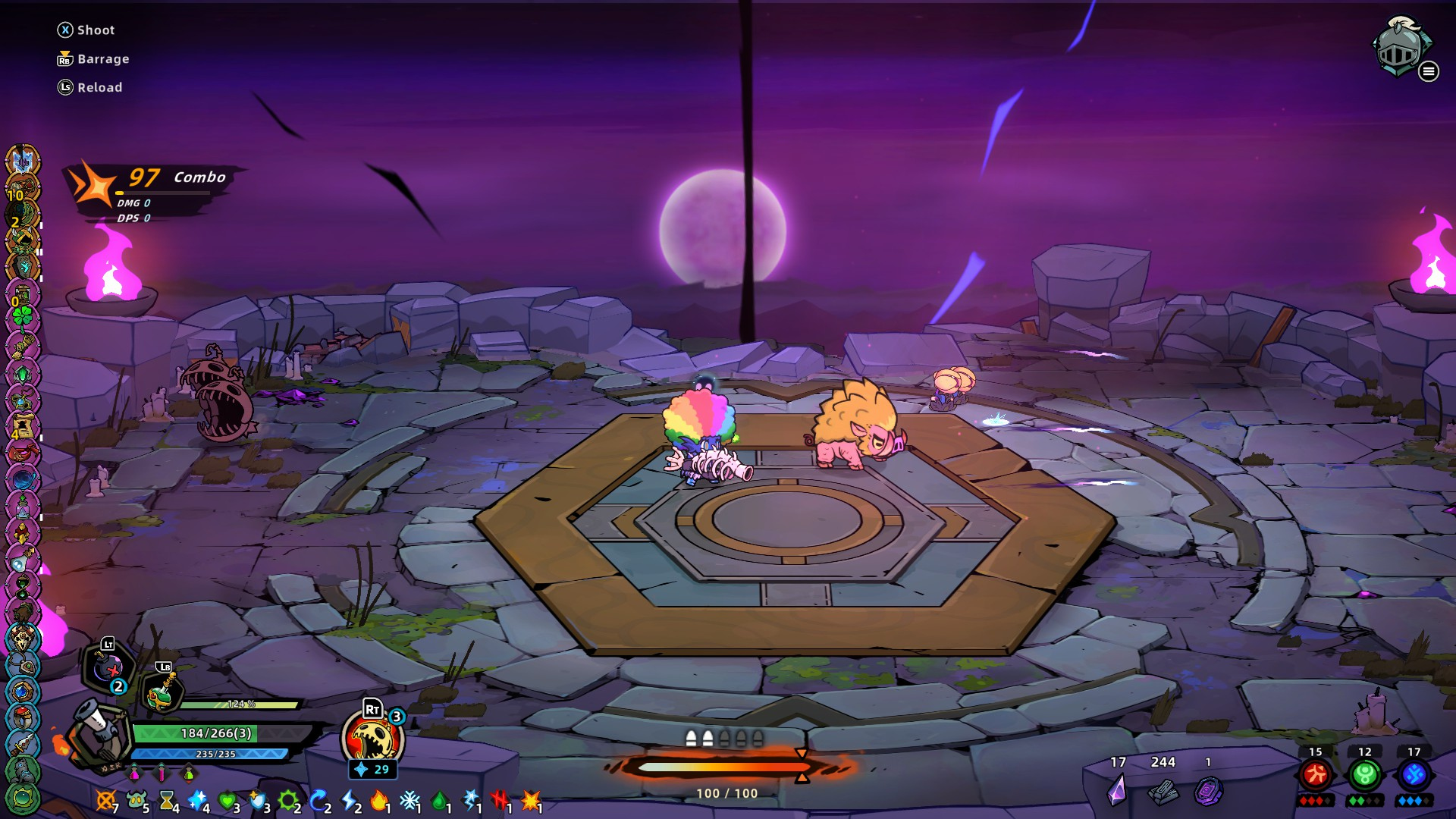Image resolution: width=1456 pixels, height=819 pixels.
Task: Open the knight helmet menu button
Action: click(x=1400, y=47)
